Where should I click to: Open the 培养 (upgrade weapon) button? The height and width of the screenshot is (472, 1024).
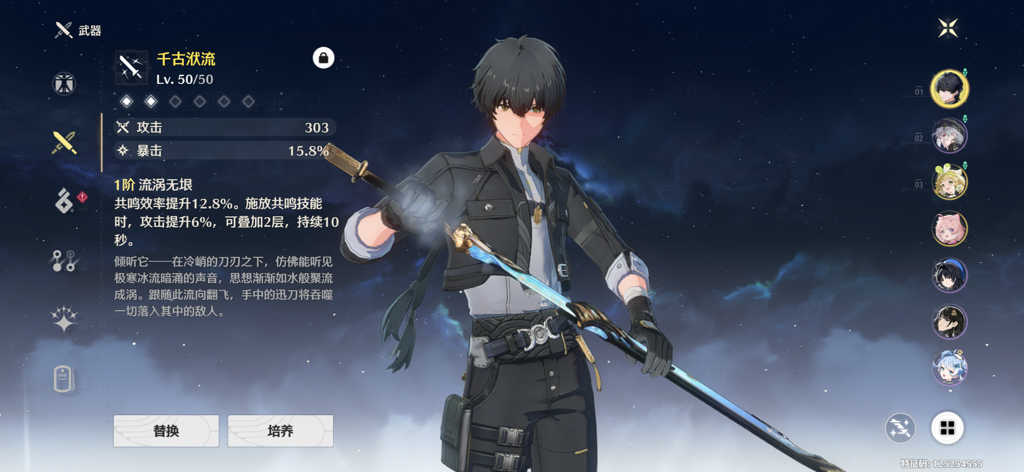point(280,431)
